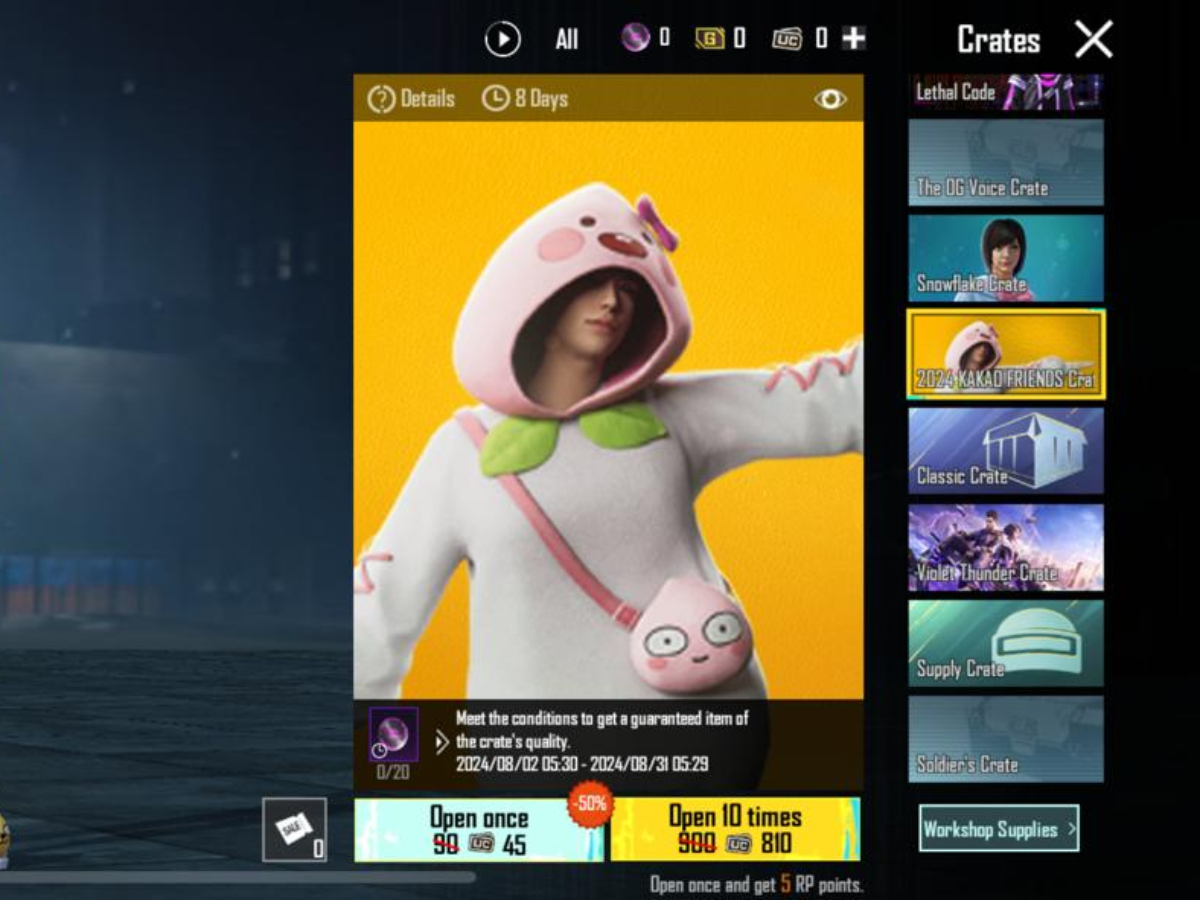The image size is (1200, 900).
Task: Open crate once for 45 UC
Action: click(x=479, y=830)
